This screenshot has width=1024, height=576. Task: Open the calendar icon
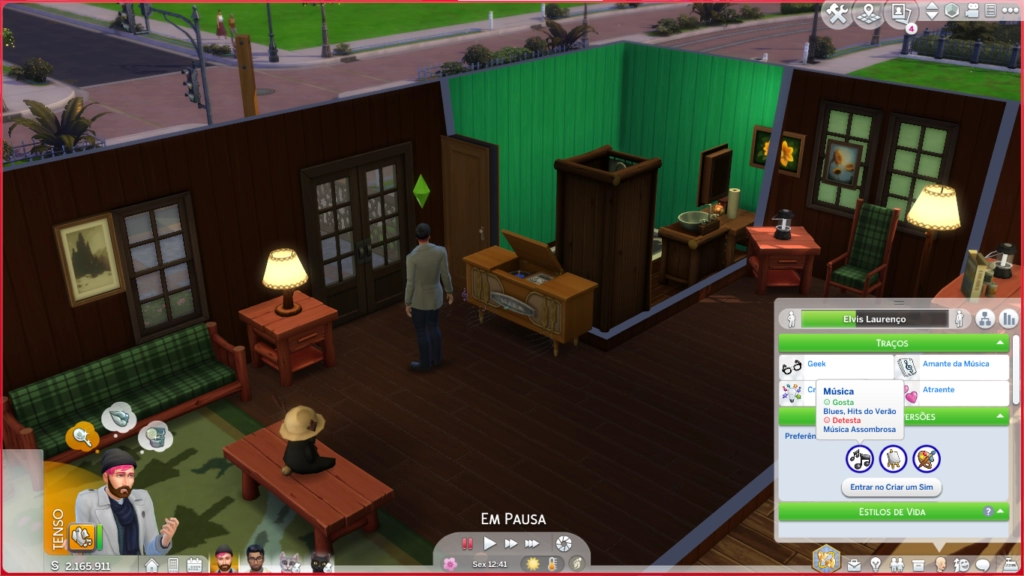[x=194, y=565]
